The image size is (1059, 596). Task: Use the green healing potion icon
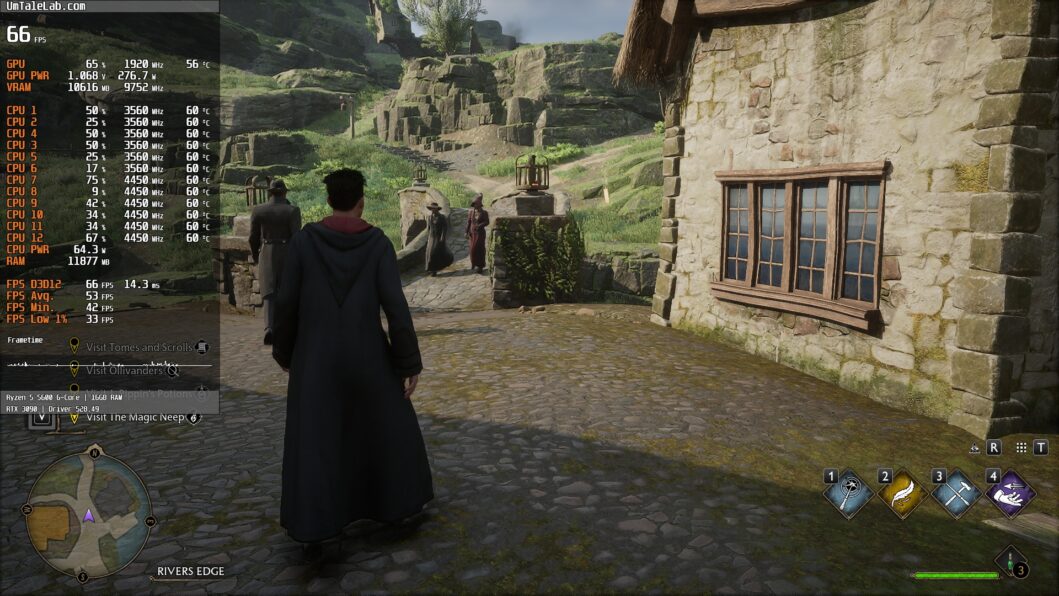click(x=1012, y=562)
